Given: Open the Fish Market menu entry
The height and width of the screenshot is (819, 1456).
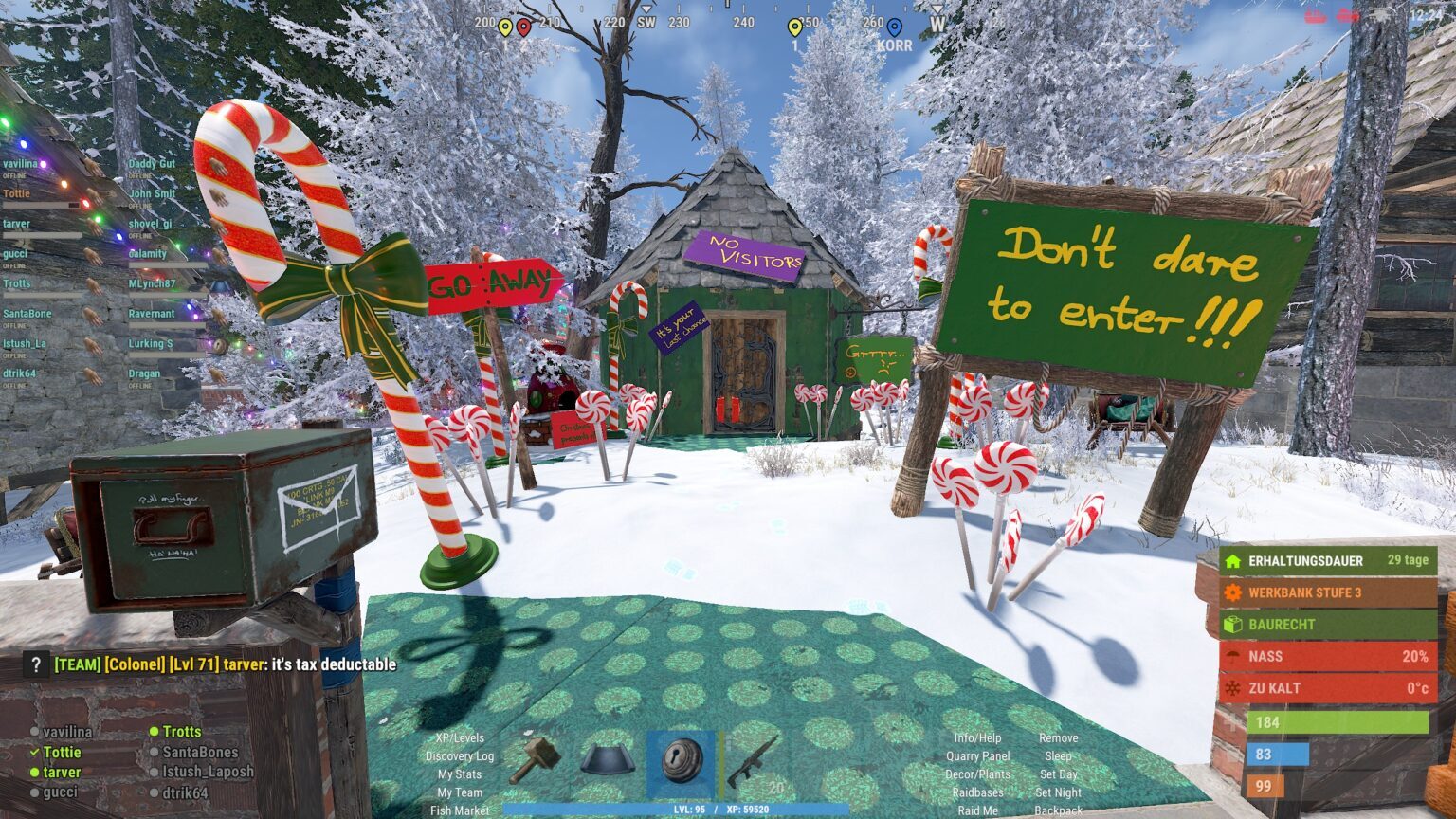Looking at the screenshot, I should point(459,810).
